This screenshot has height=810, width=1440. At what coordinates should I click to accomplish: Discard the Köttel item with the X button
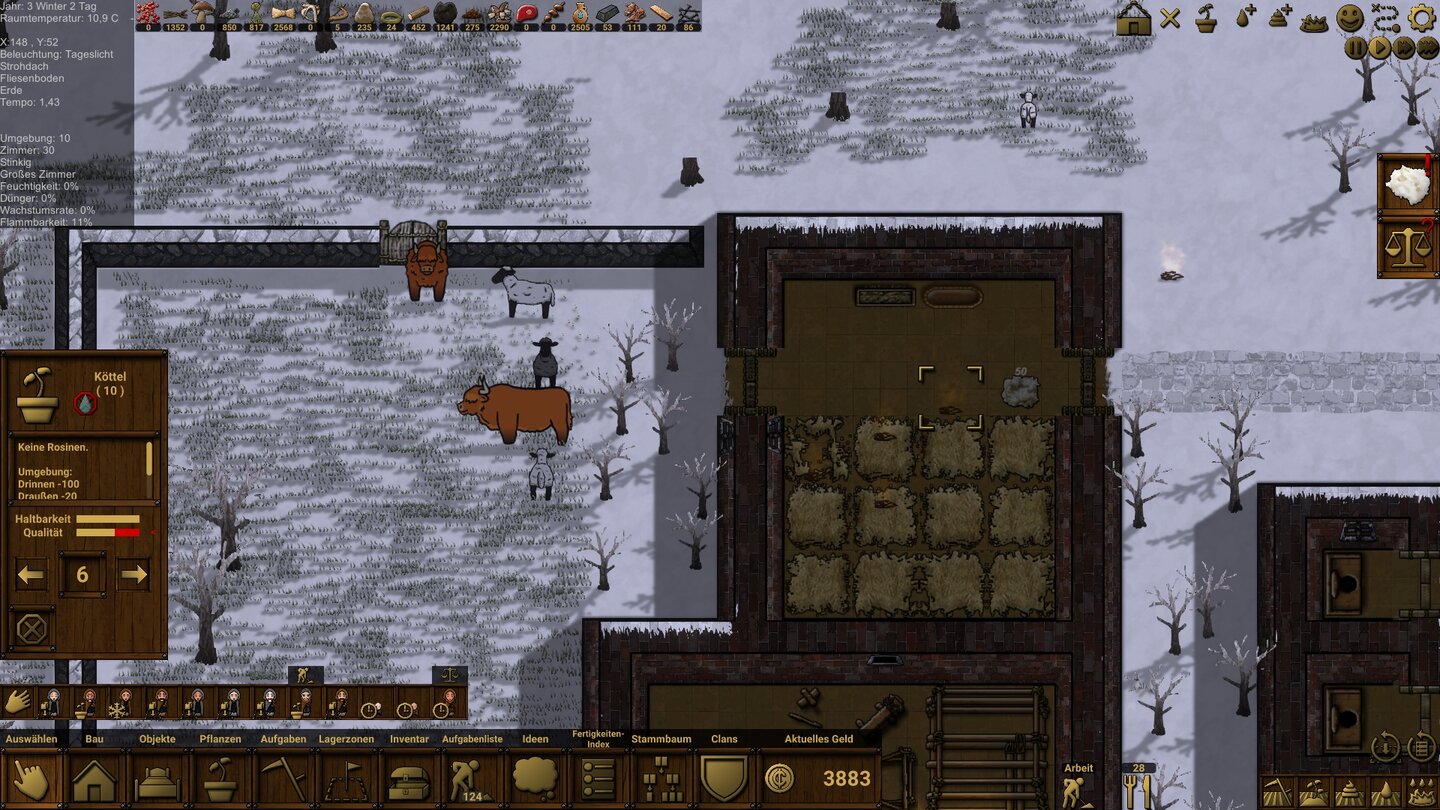point(30,628)
